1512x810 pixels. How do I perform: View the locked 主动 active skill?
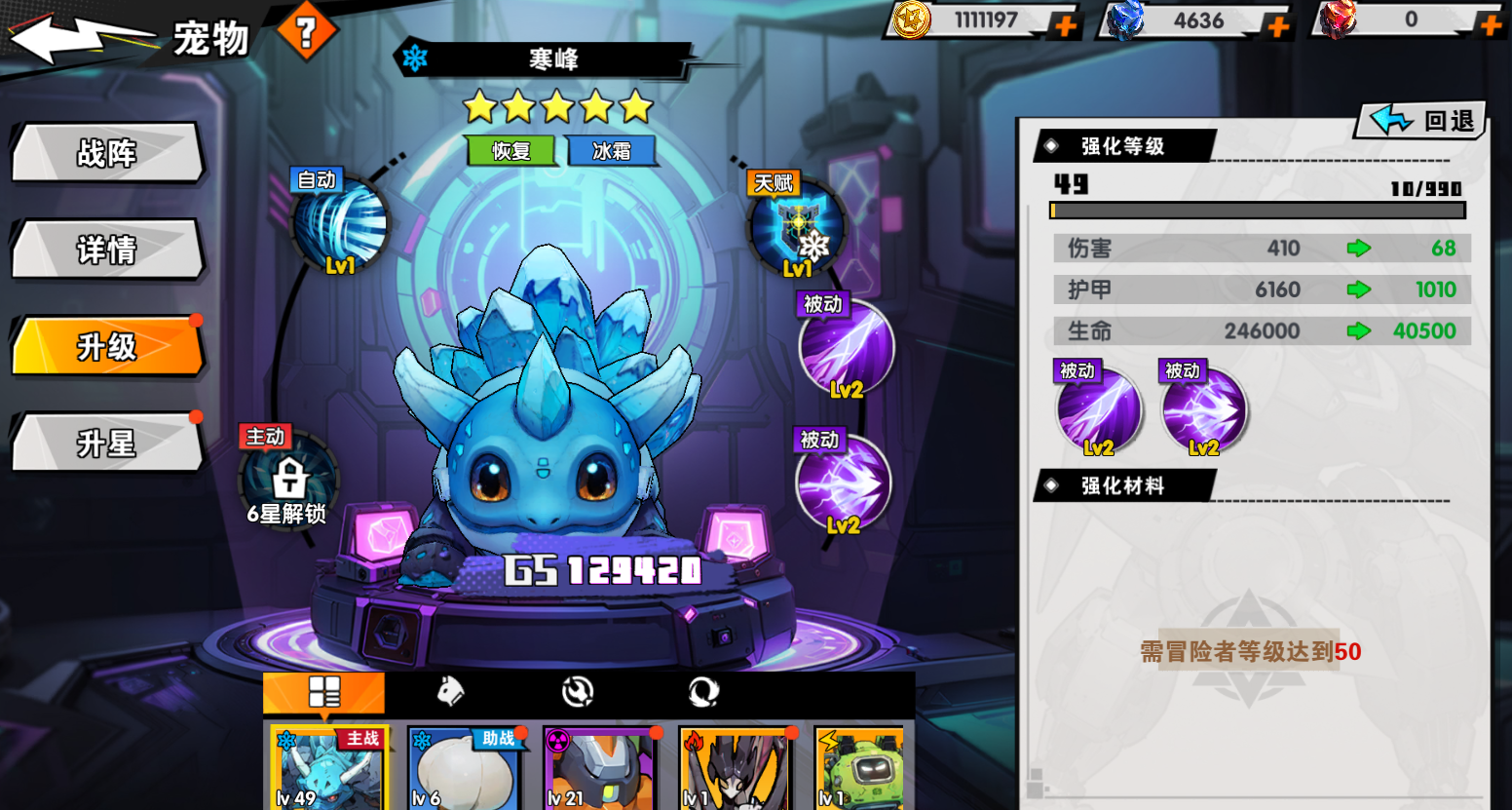[x=288, y=480]
